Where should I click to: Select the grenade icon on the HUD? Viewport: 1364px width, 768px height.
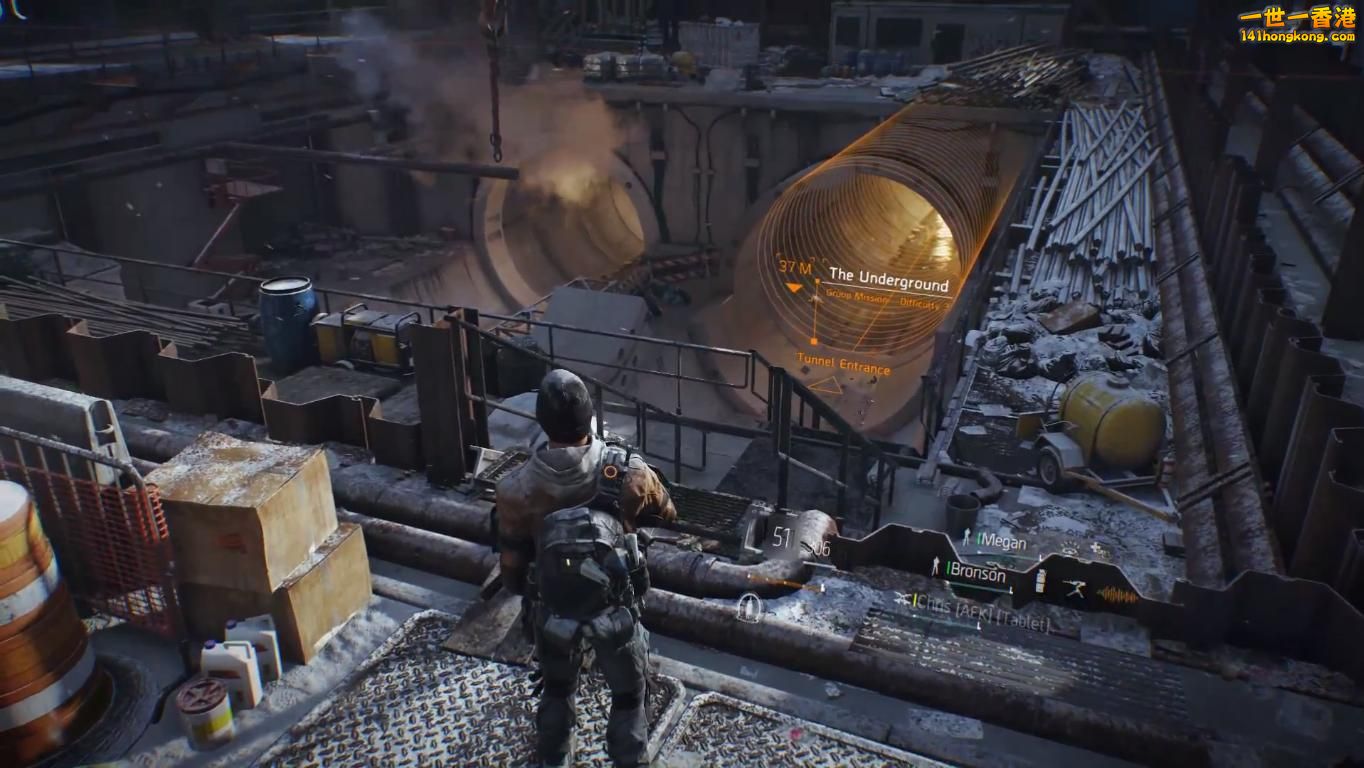[1039, 582]
